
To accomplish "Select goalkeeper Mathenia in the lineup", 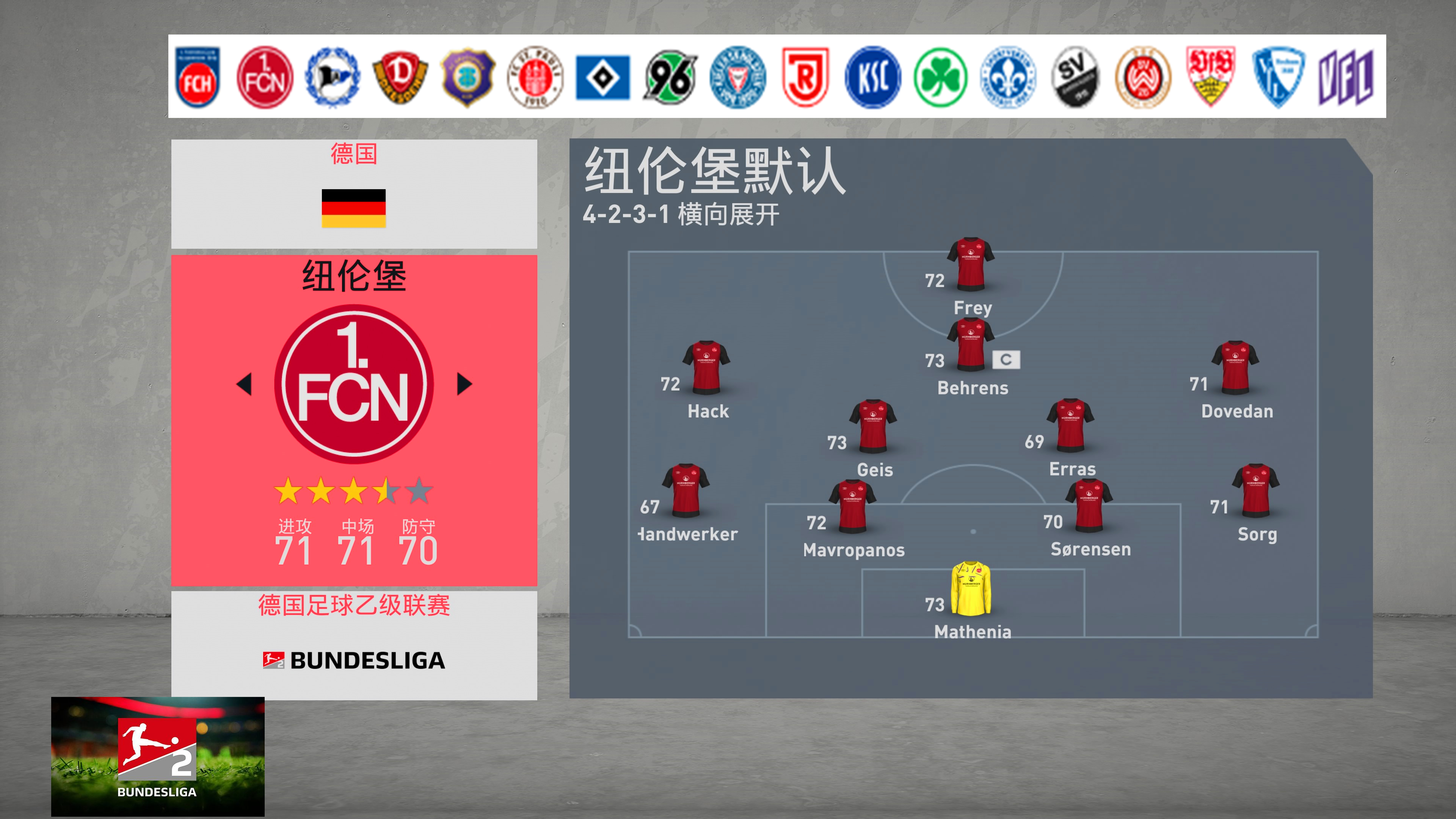I will click(x=971, y=589).
